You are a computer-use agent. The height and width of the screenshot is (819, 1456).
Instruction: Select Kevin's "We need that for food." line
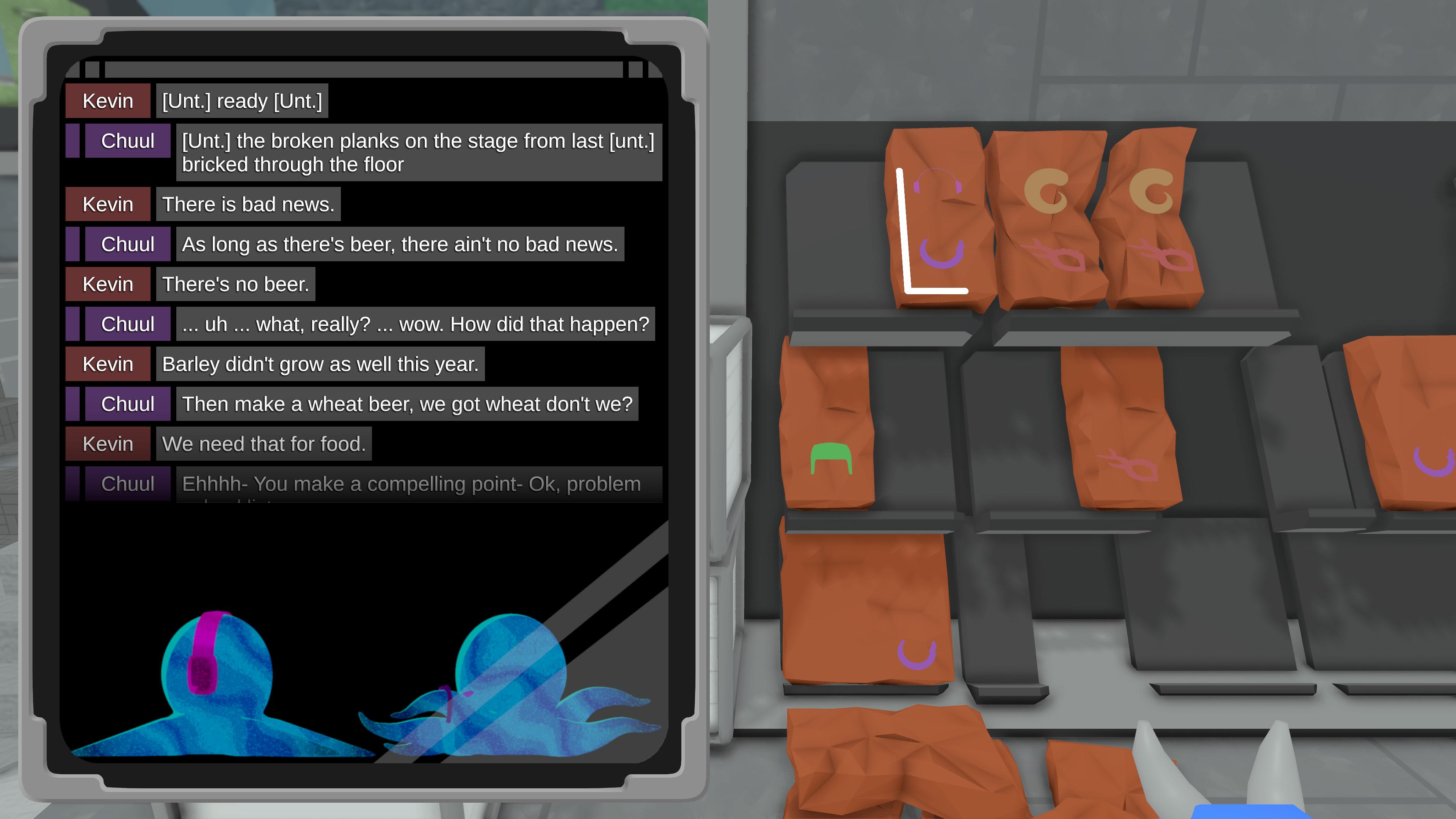pos(264,444)
